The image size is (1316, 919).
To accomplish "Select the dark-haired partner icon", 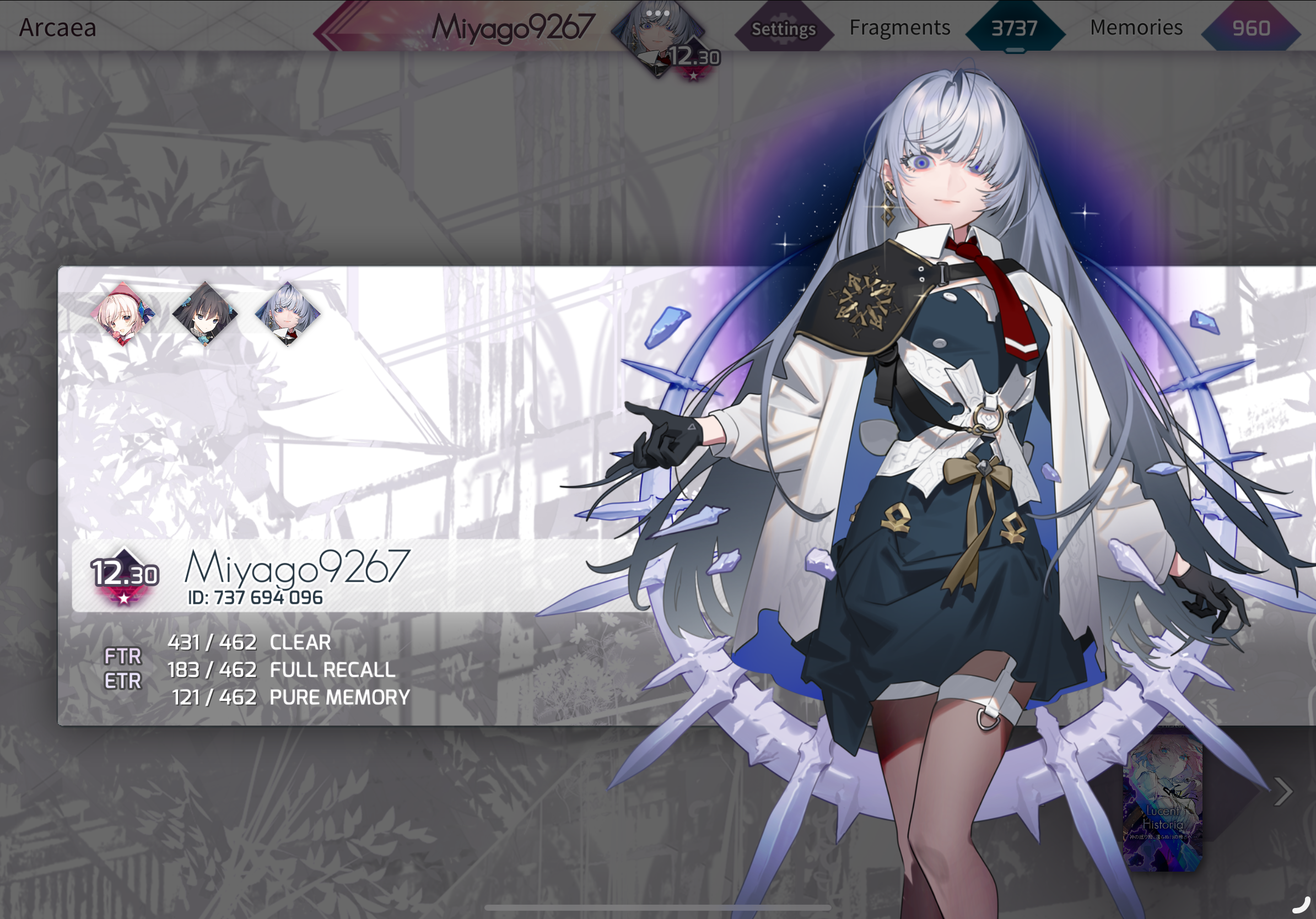I will click(204, 314).
